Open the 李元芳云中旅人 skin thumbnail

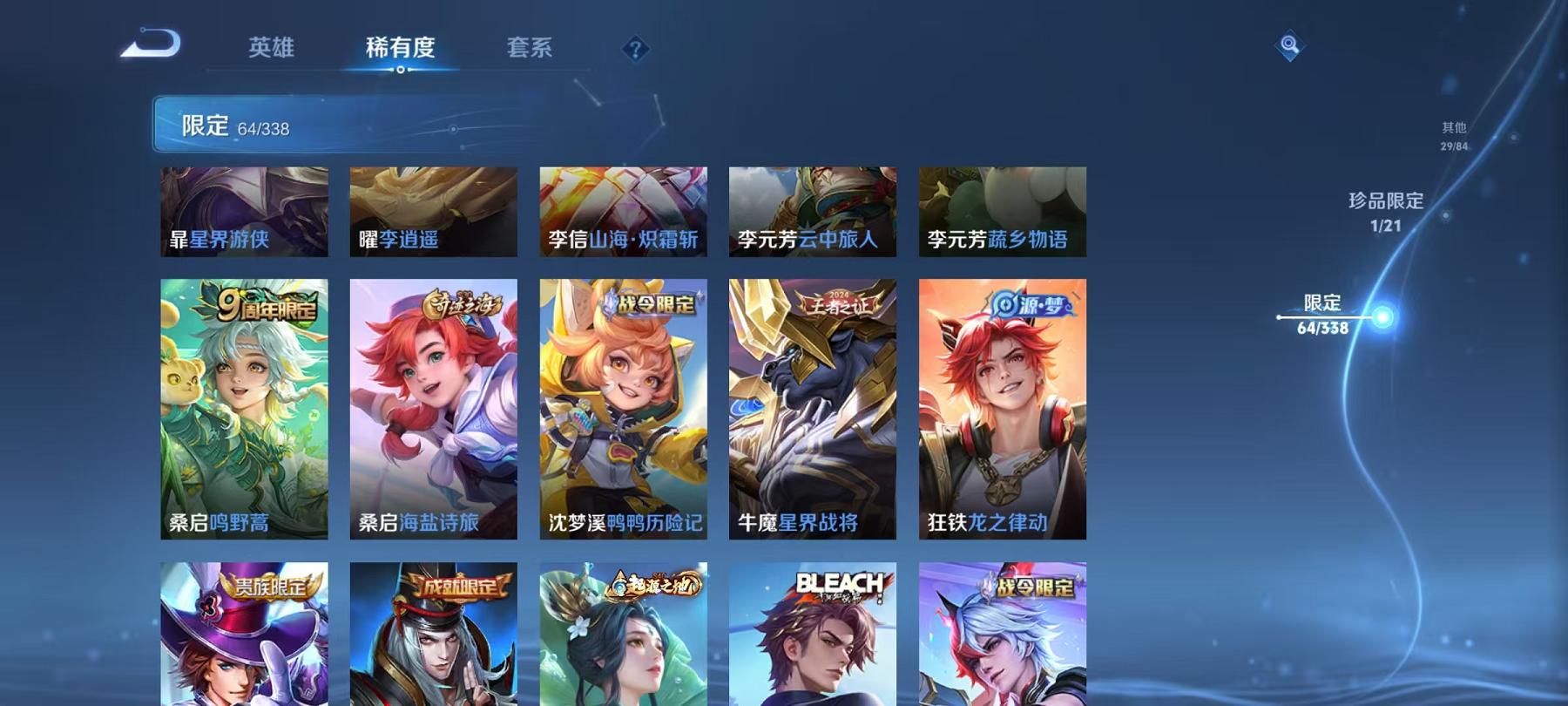click(x=814, y=209)
